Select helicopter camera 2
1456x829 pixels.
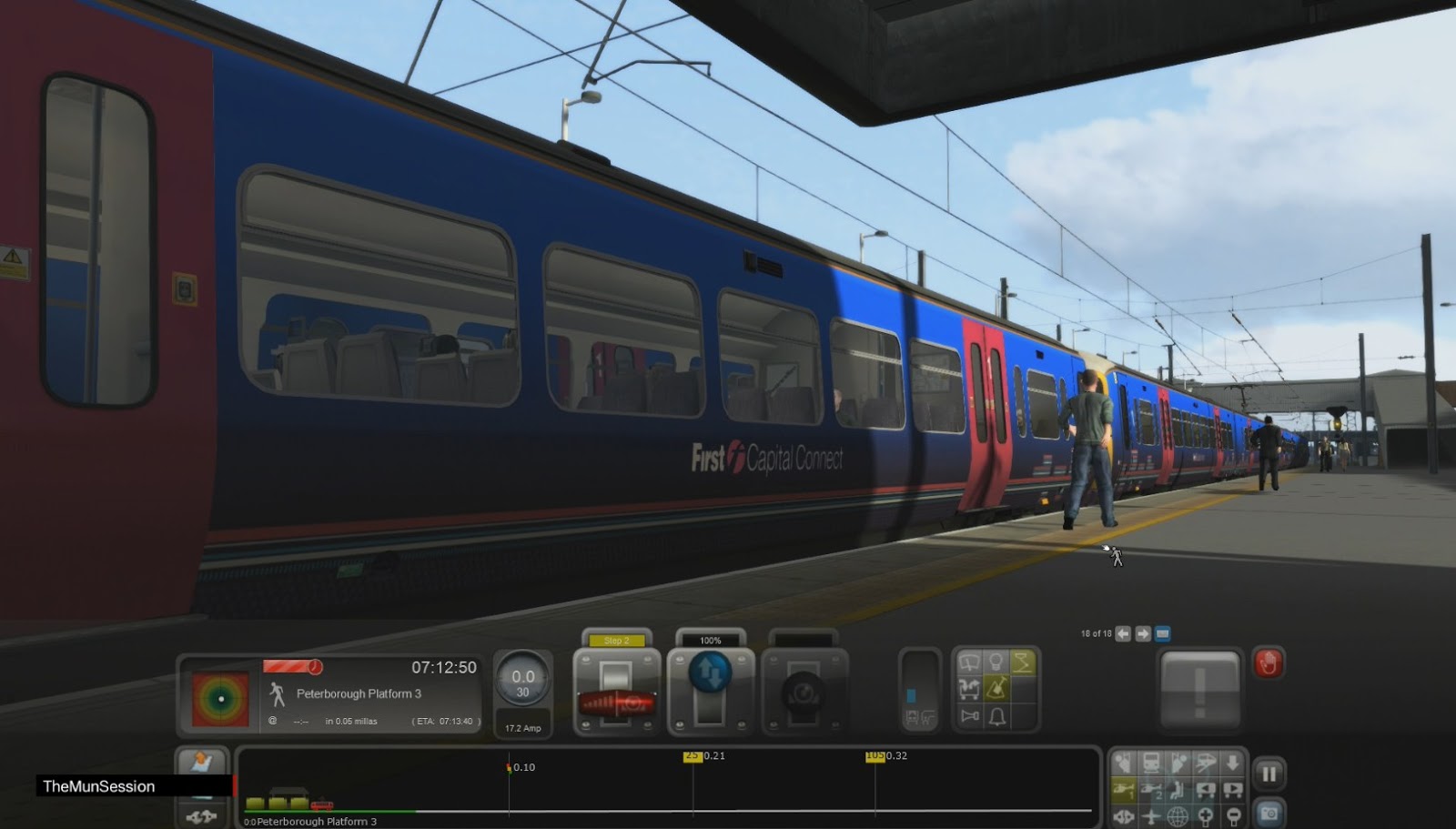(x=1149, y=789)
